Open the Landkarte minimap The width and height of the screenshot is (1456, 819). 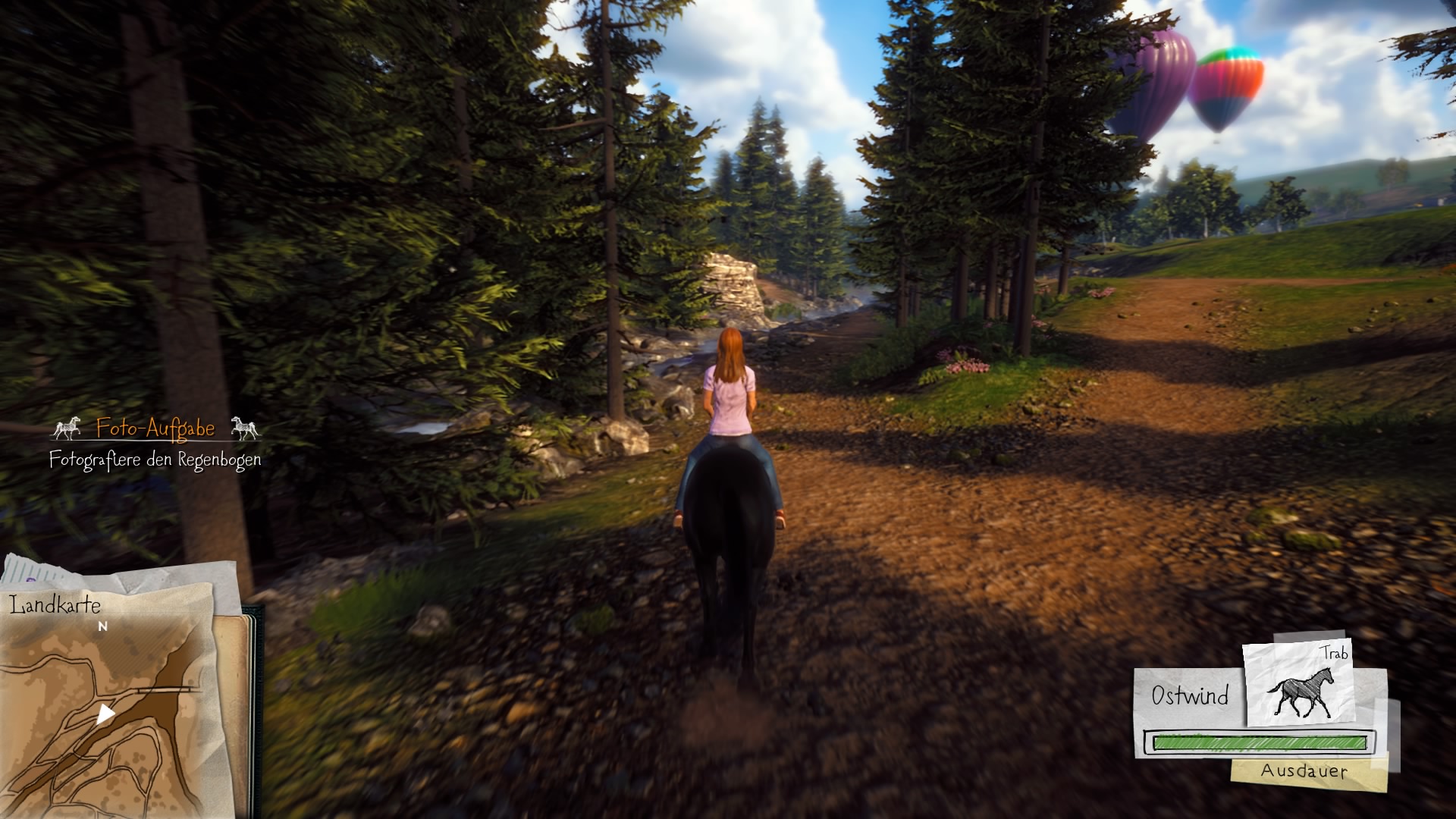114,698
